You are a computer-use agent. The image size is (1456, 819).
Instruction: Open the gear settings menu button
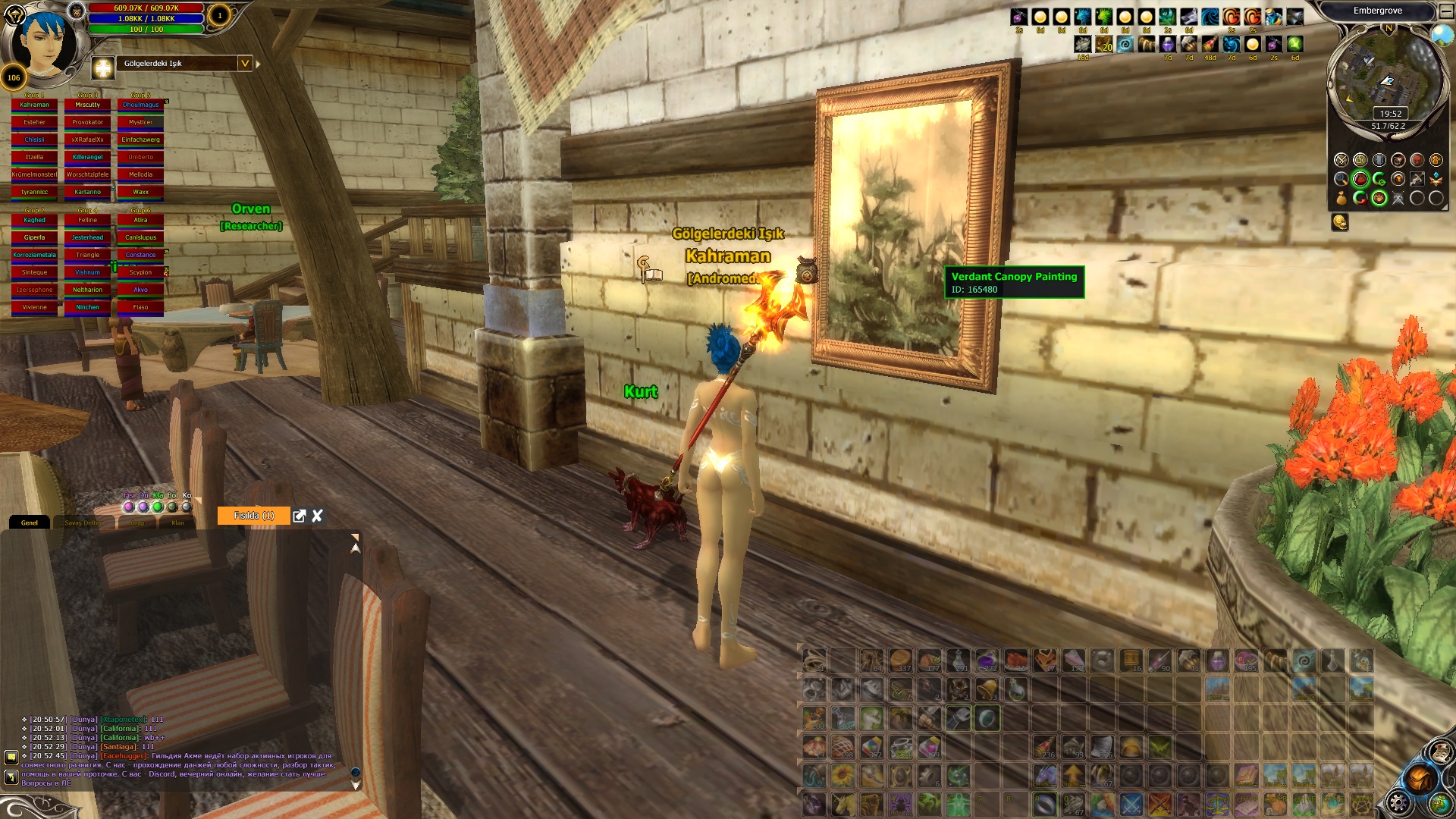pos(1398,802)
